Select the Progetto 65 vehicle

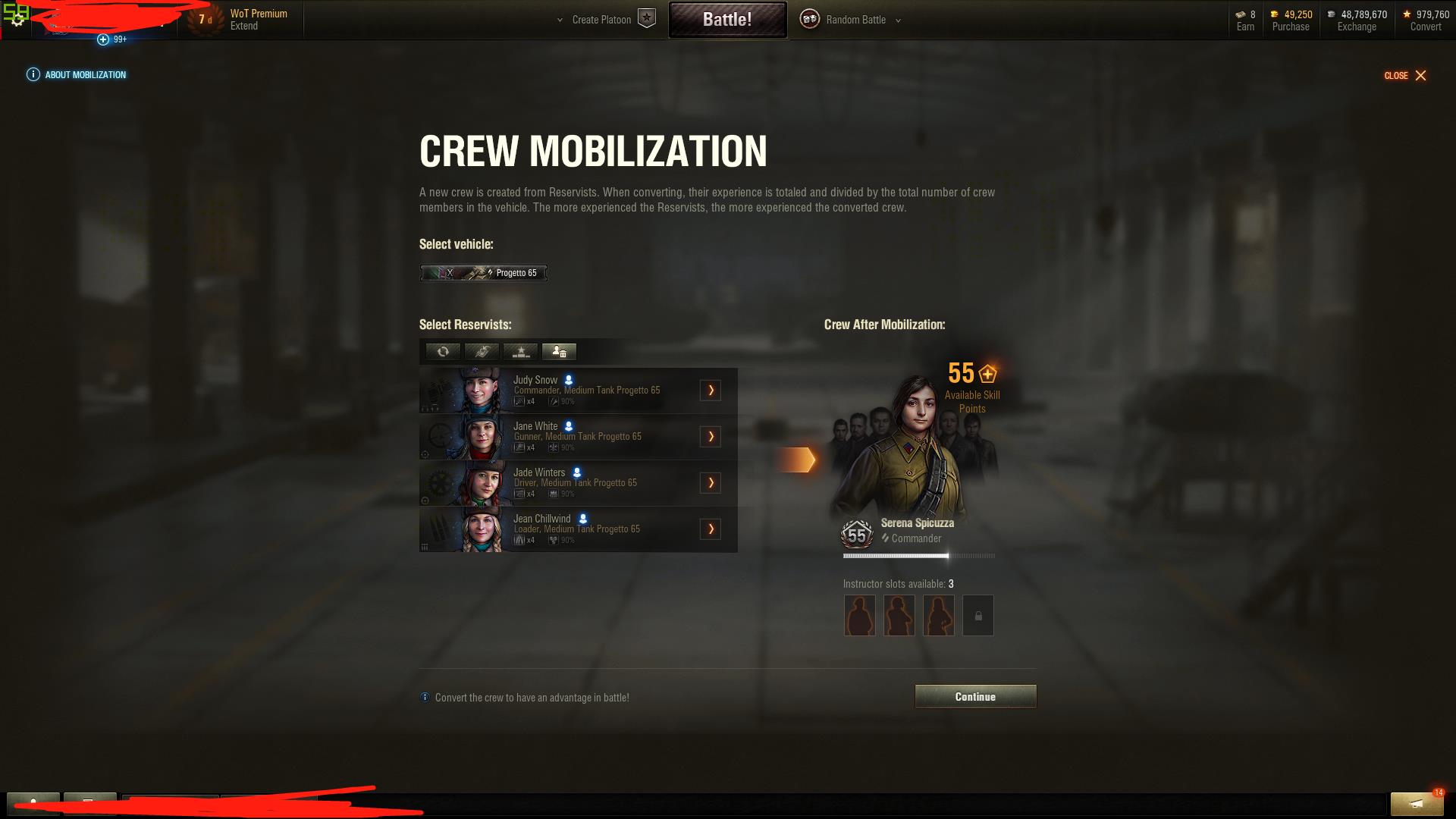coord(484,273)
